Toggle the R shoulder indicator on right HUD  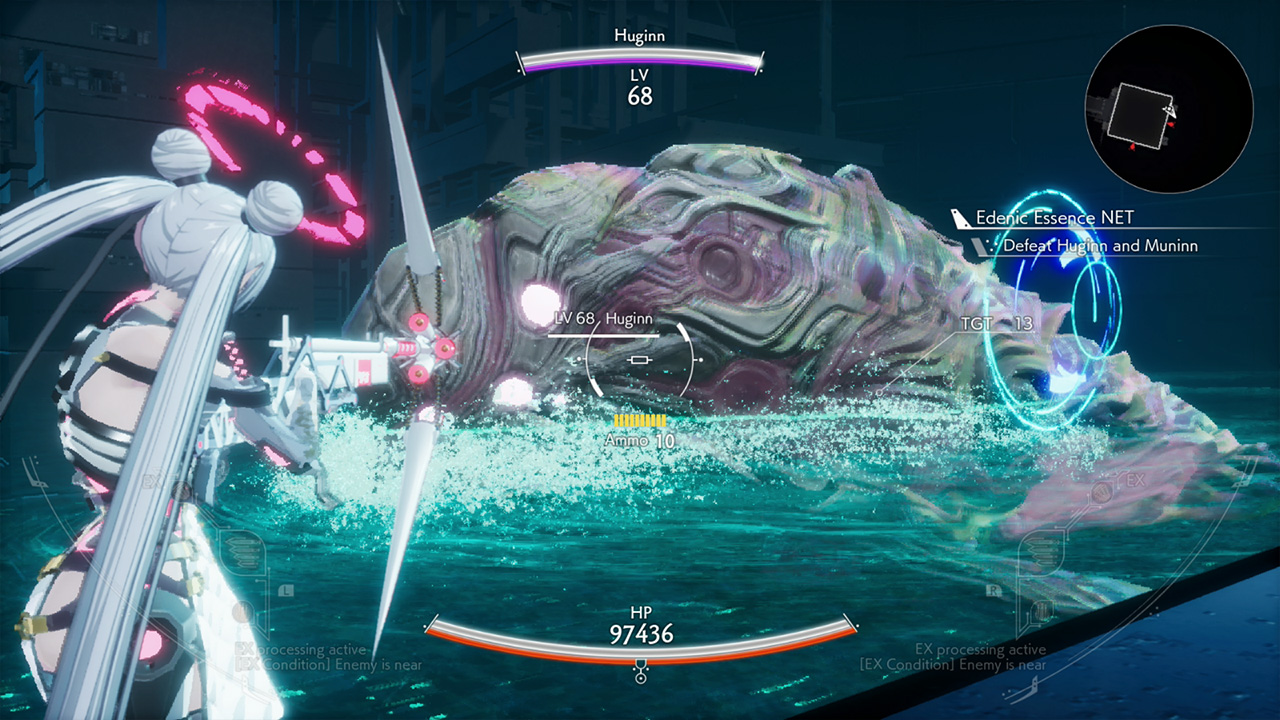point(993,590)
